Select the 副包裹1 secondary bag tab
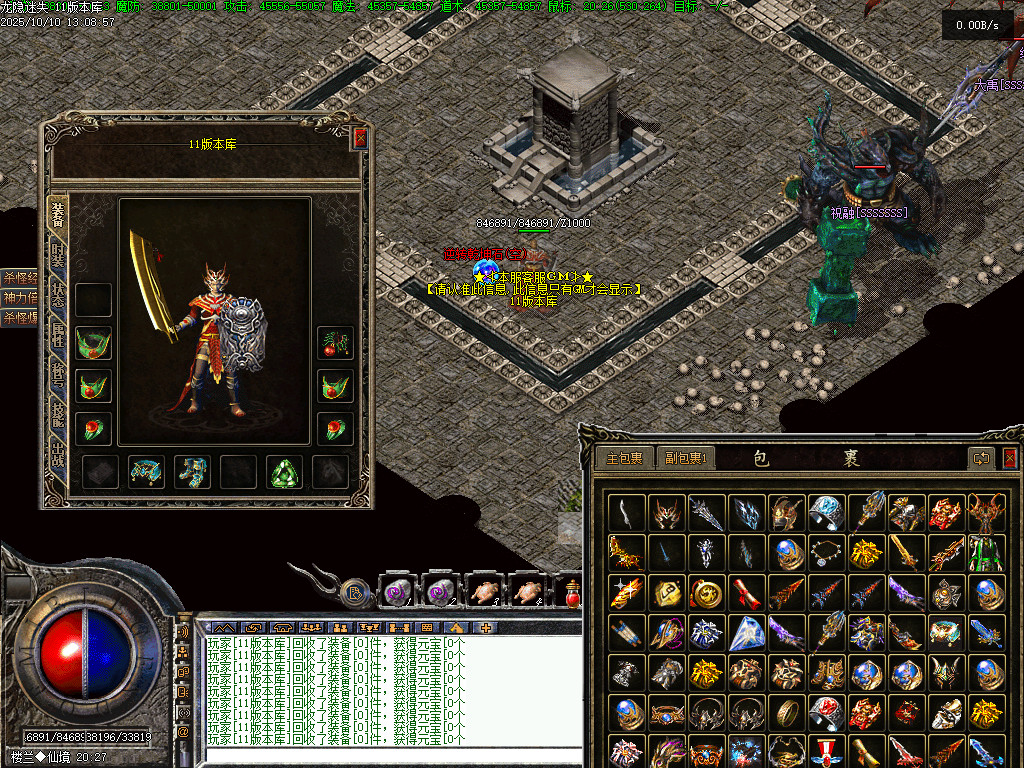Image resolution: width=1024 pixels, height=768 pixels. 684,458
